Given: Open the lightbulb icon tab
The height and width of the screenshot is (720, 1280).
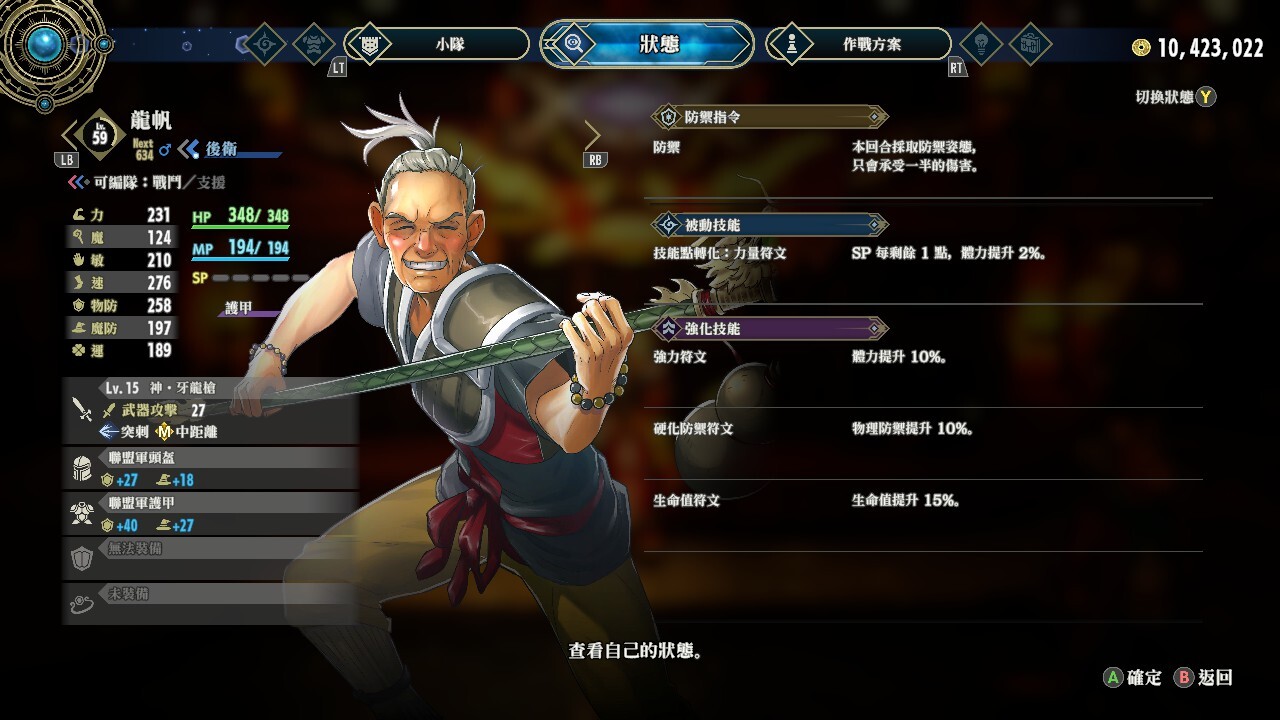Looking at the screenshot, I should point(980,44).
